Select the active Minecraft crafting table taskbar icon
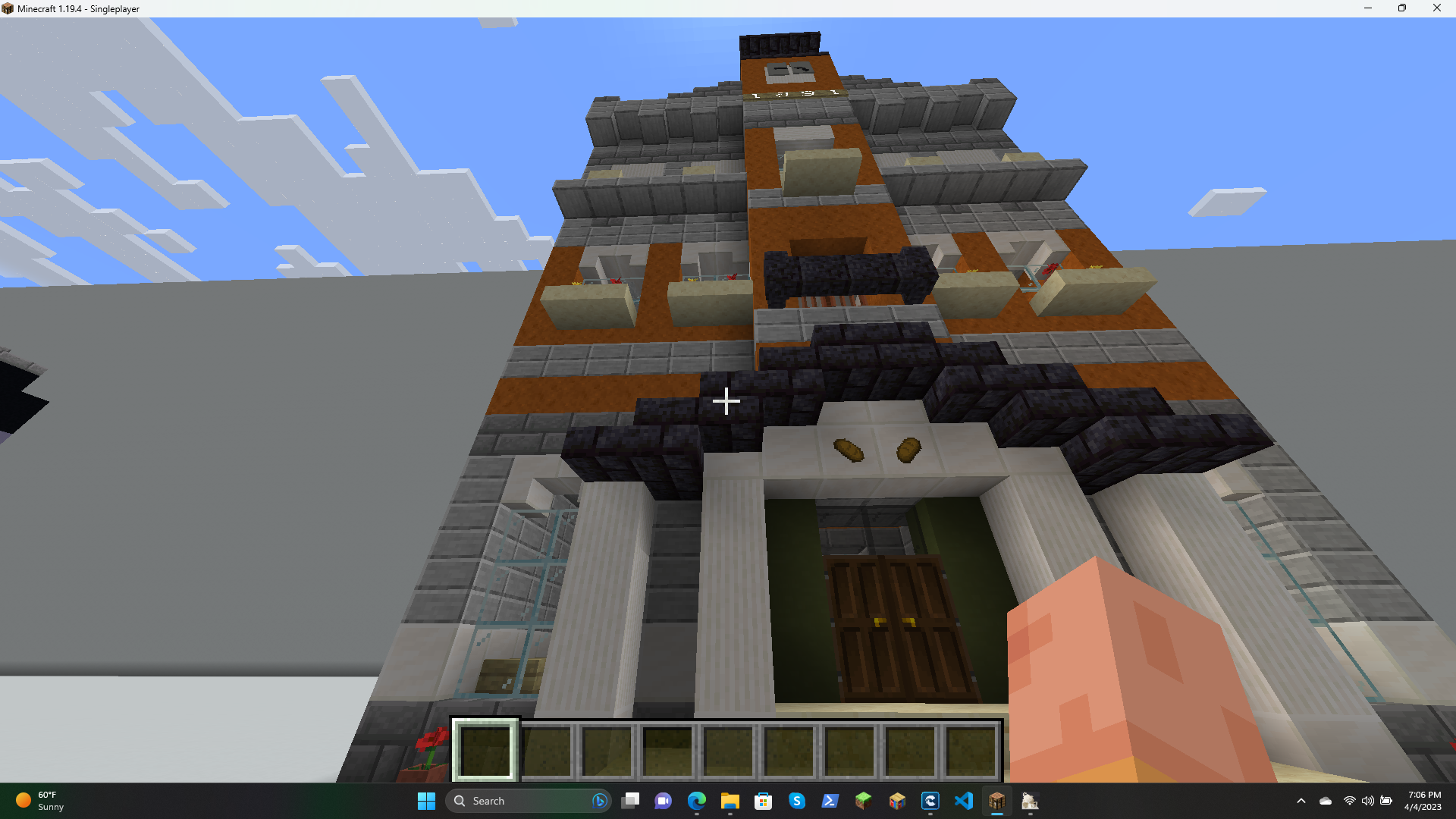Image resolution: width=1456 pixels, height=819 pixels. point(996,802)
